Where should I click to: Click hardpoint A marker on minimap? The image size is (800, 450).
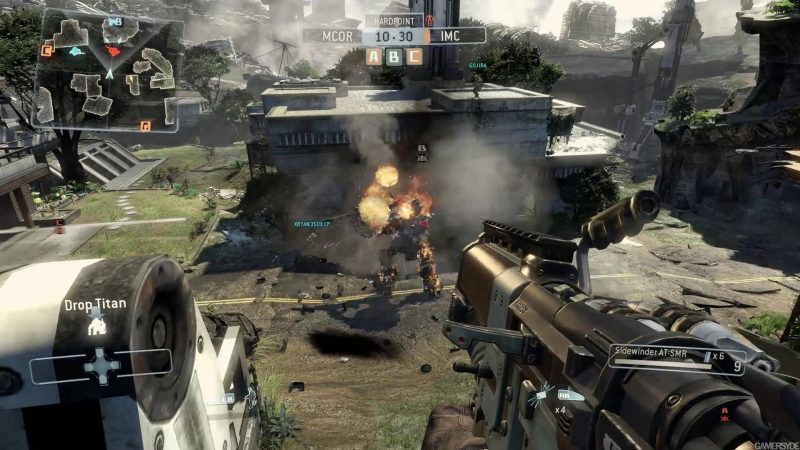tap(146, 125)
